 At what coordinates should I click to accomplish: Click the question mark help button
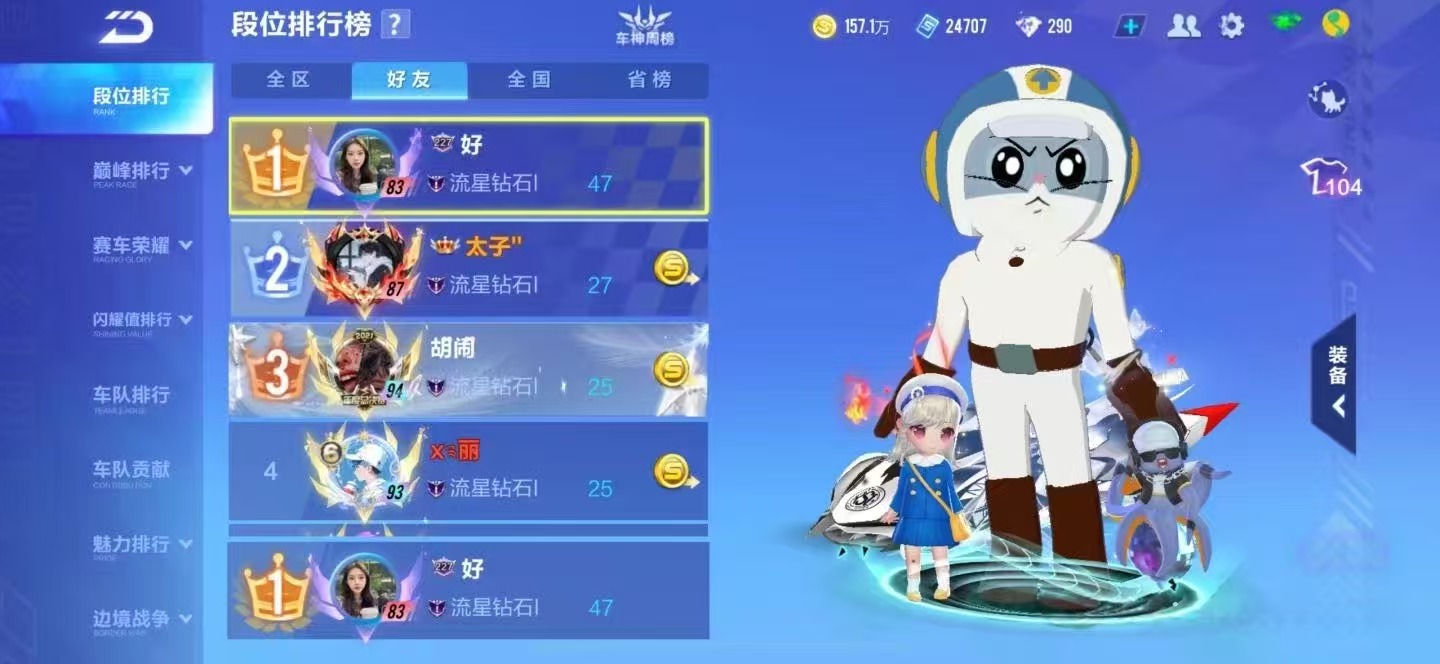[396, 25]
